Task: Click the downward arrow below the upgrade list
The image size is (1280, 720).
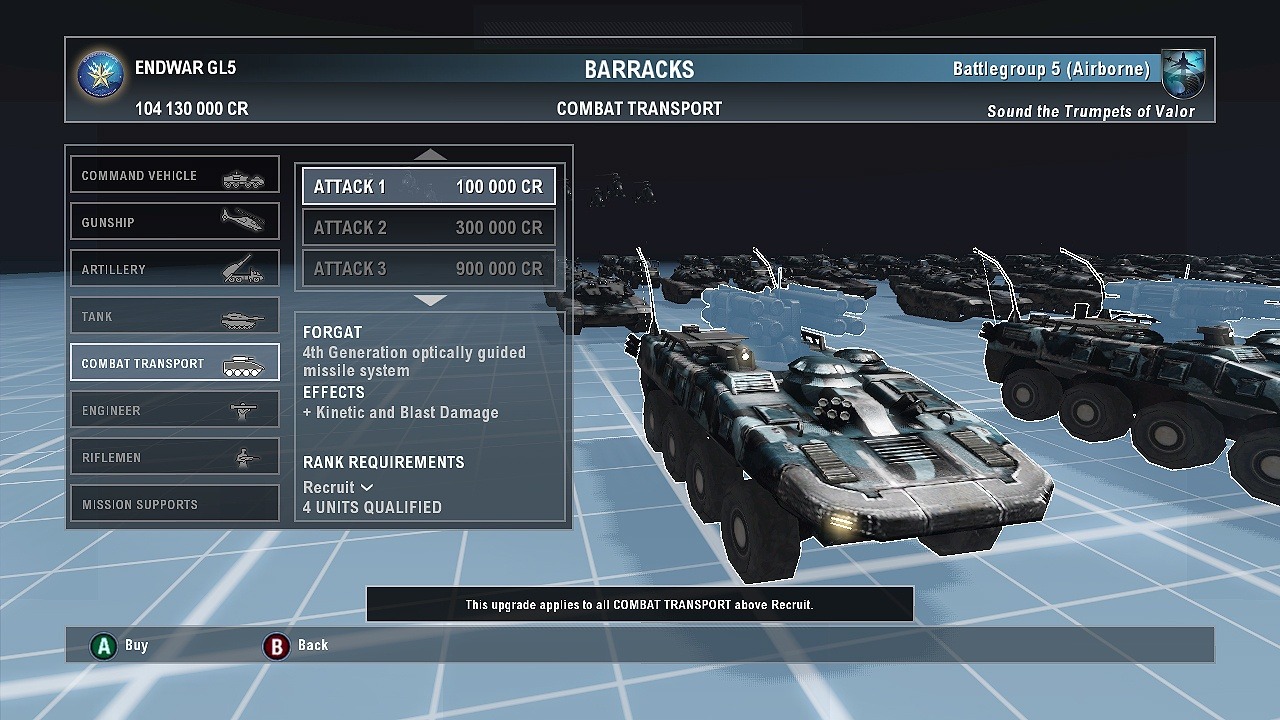Action: [430, 300]
